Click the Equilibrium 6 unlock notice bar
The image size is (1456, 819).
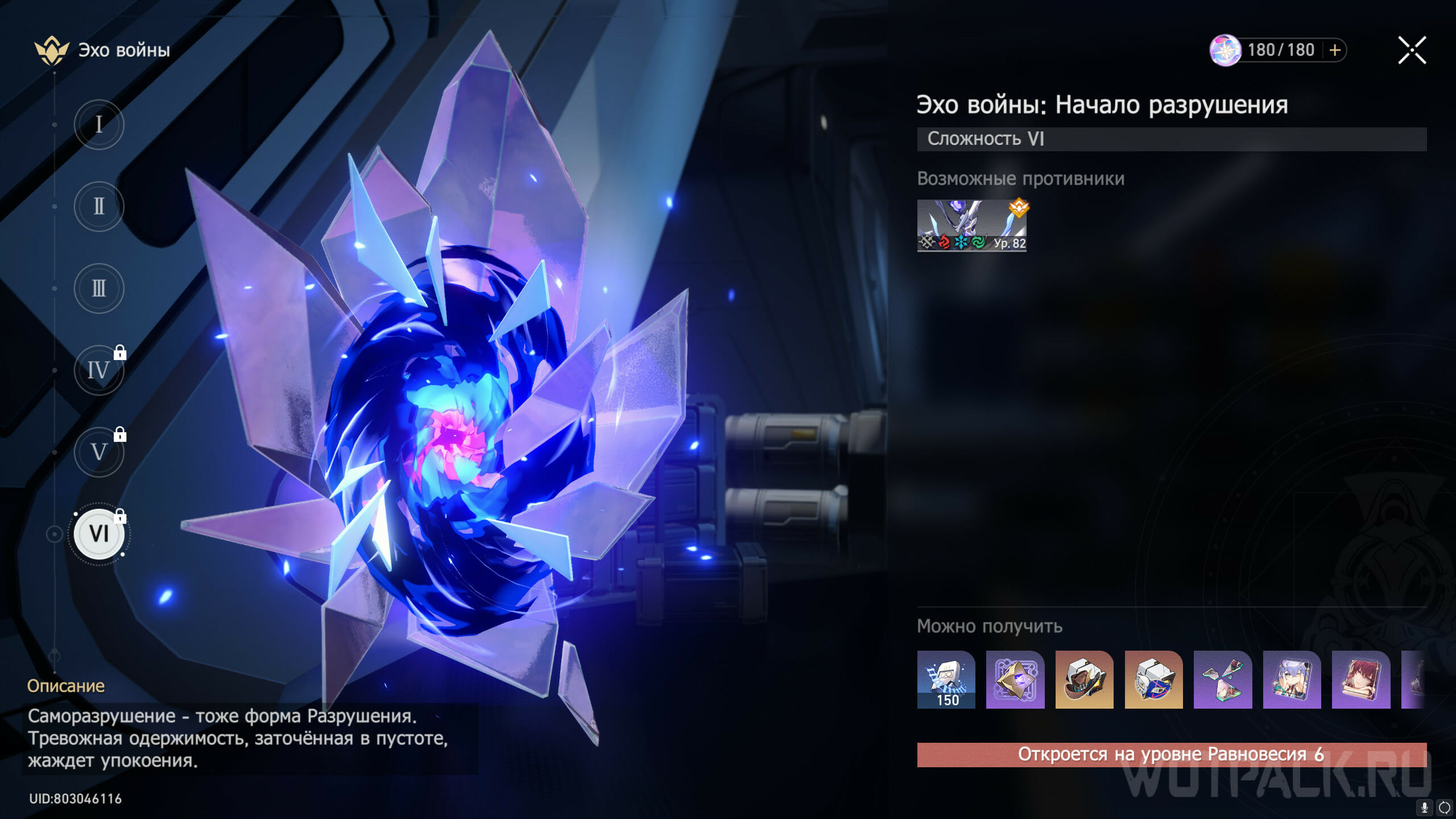click(x=1171, y=755)
